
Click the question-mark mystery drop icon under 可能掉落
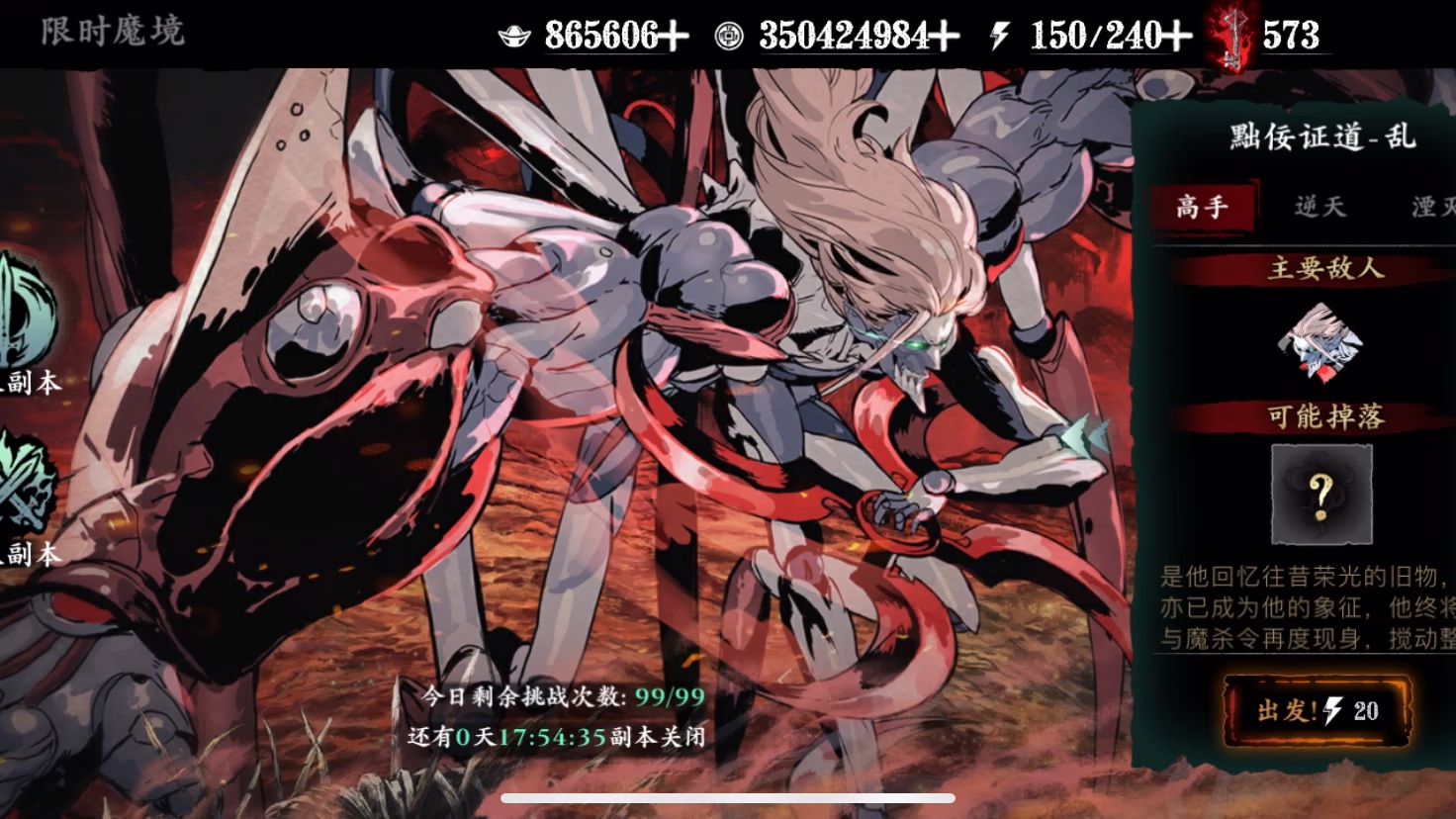tap(1322, 495)
